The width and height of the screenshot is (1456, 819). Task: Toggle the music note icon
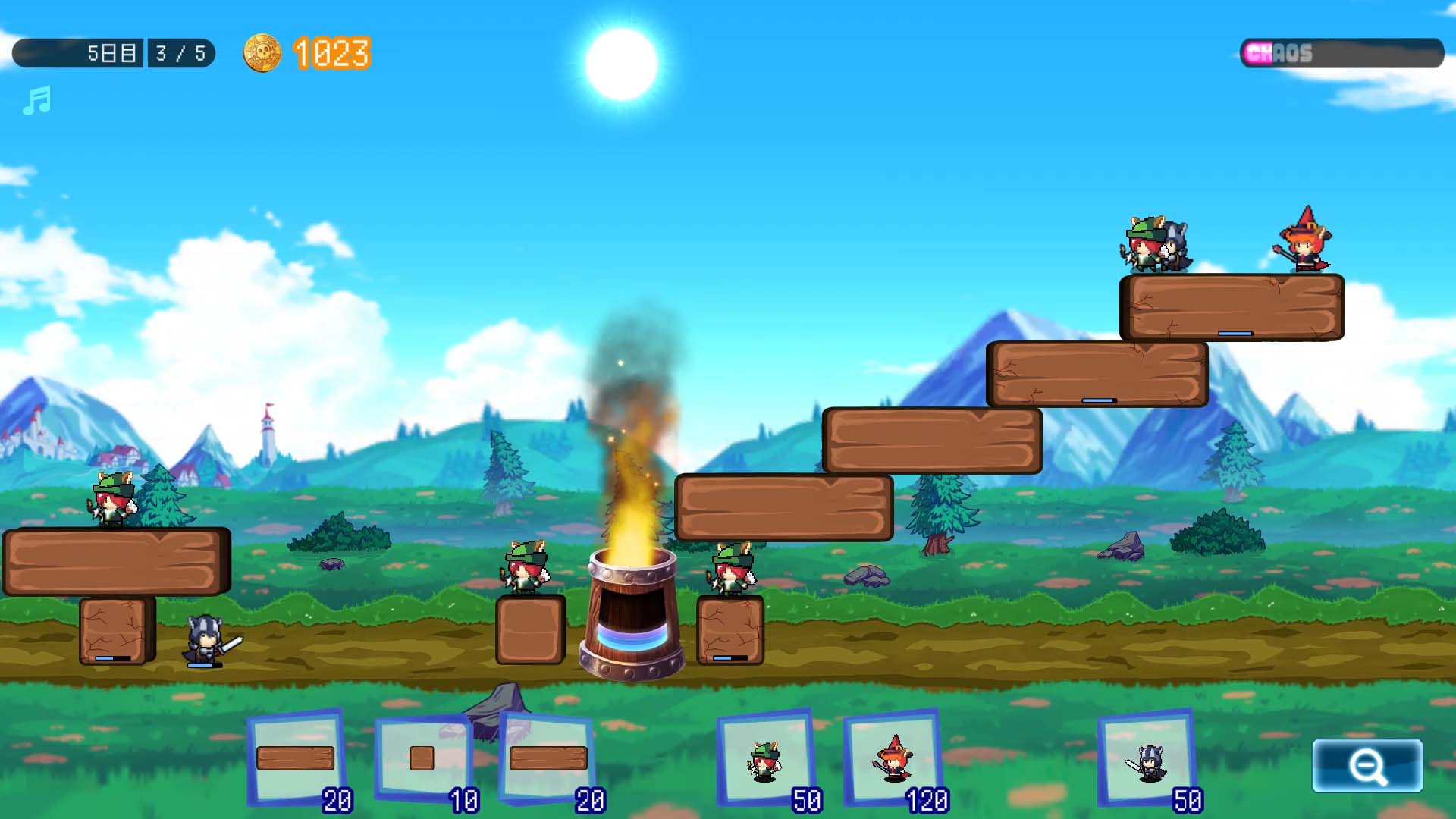[36, 100]
